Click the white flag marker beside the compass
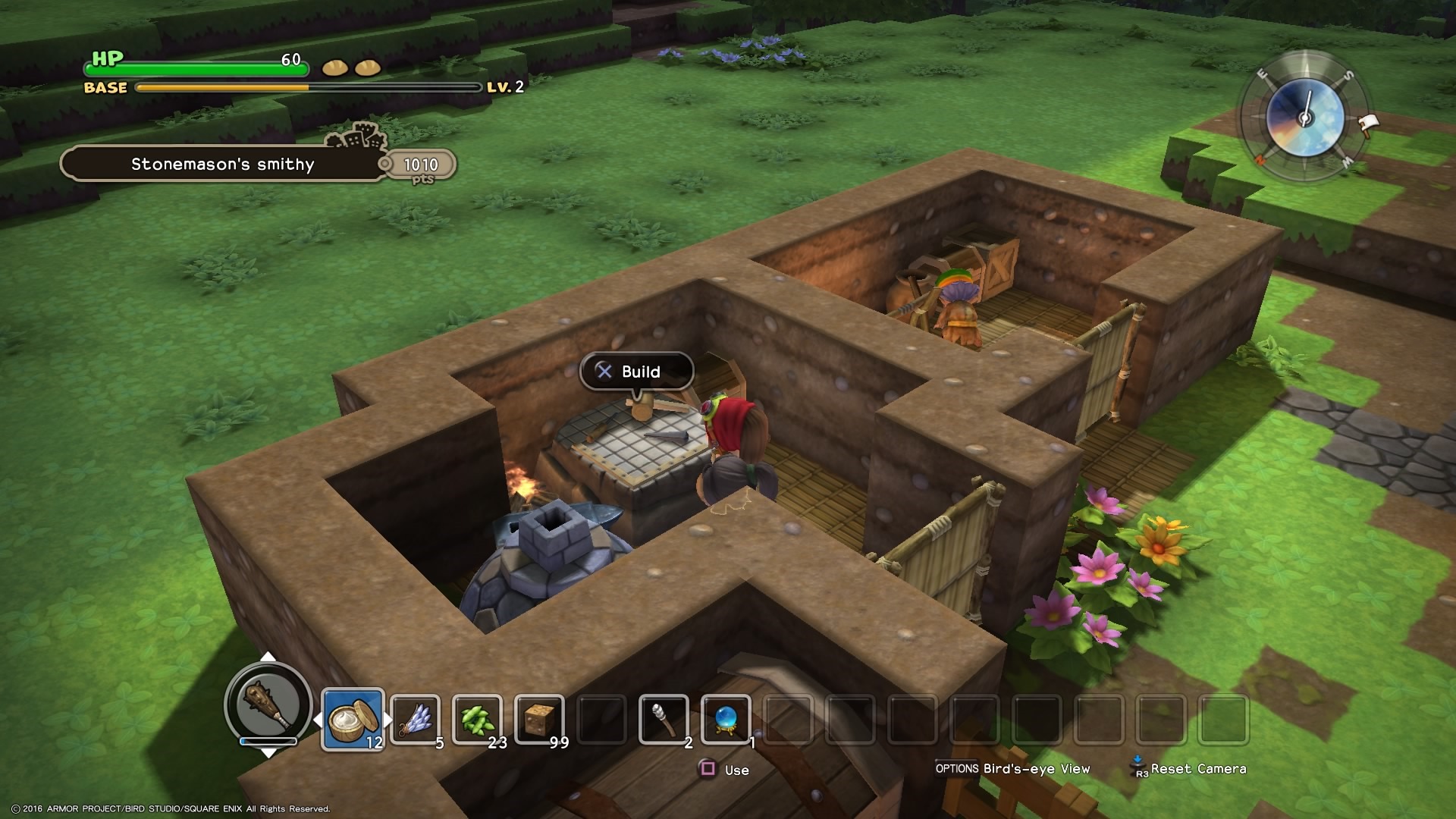This screenshot has width=1456, height=819. coord(1368,123)
